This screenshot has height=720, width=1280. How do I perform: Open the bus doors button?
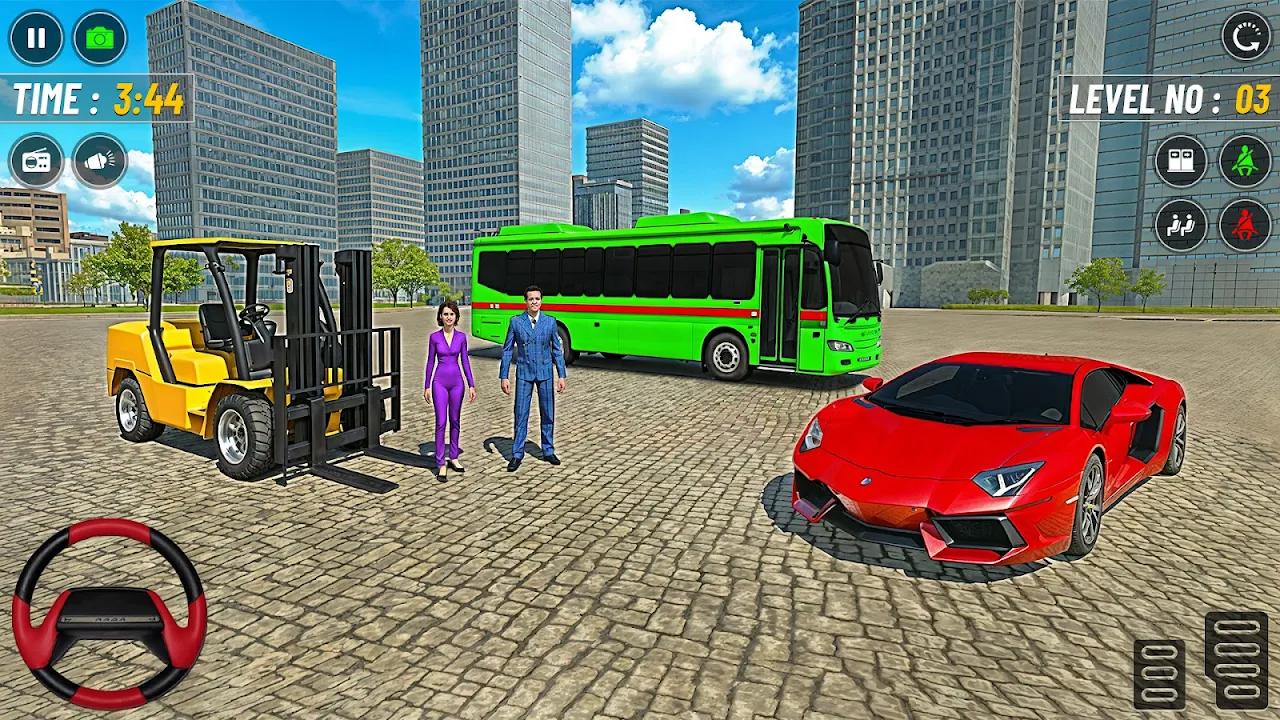1181,161
